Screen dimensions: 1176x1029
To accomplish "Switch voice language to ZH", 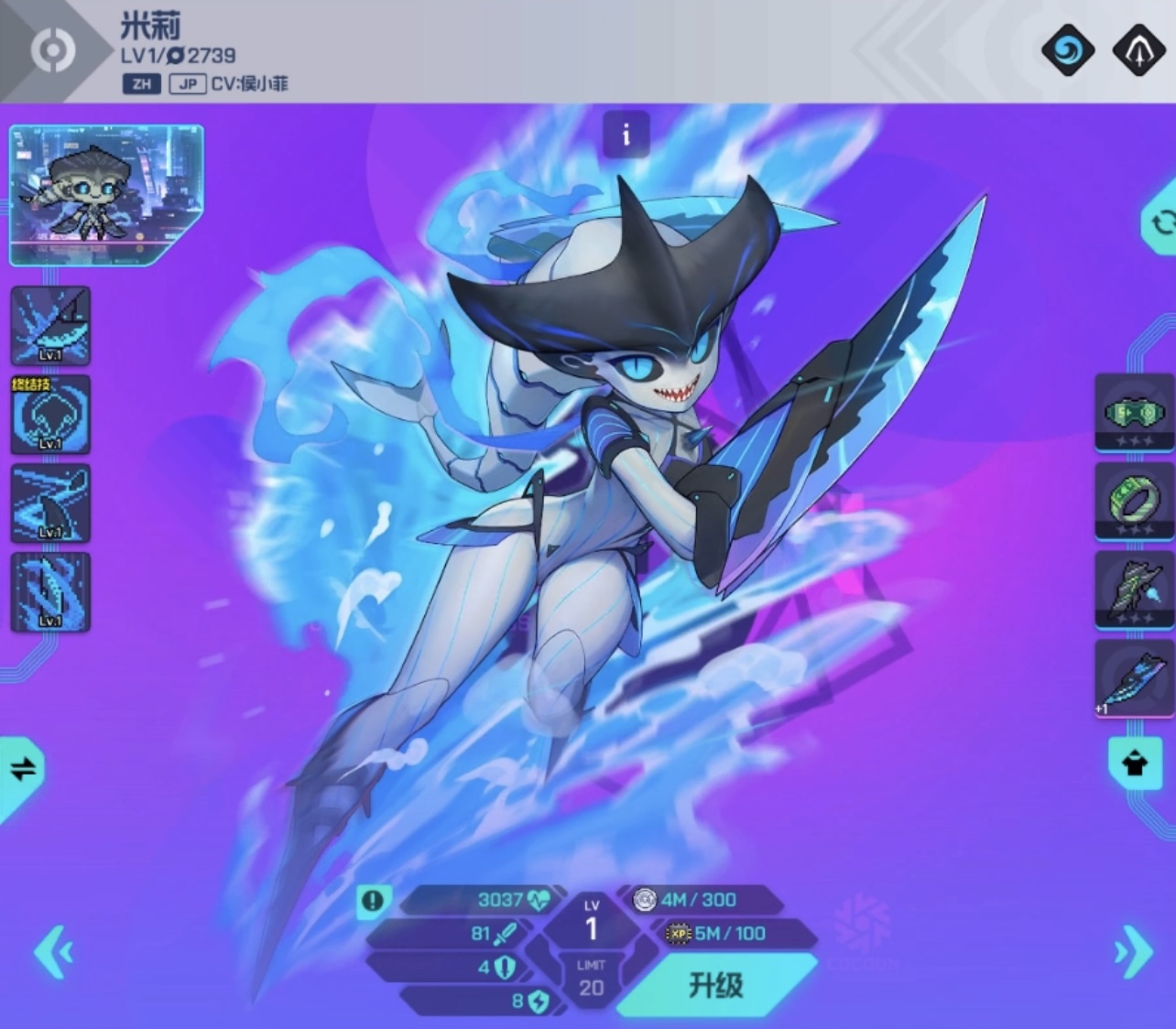I will click(x=141, y=84).
